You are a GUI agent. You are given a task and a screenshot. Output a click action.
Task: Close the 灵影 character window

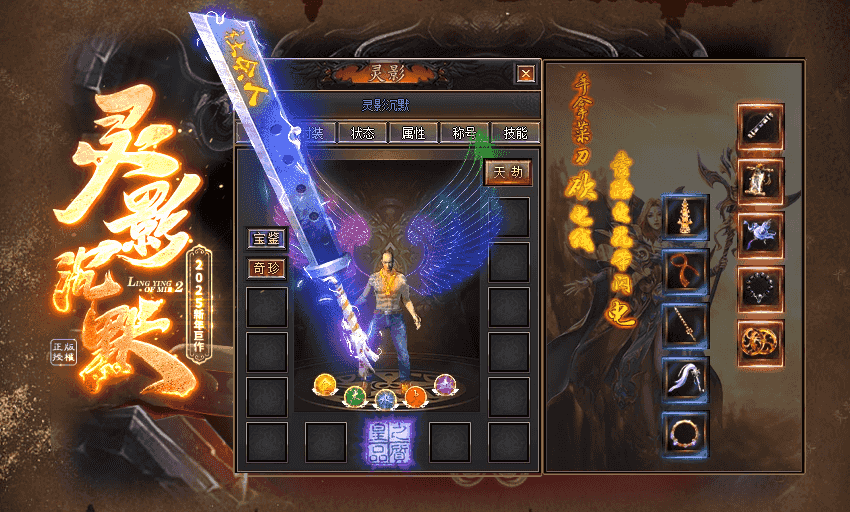(x=525, y=73)
